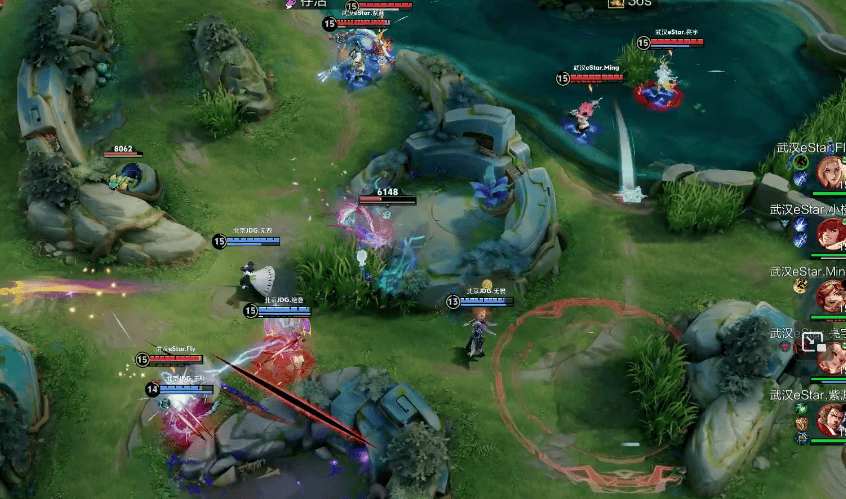Pick the 武汉eStar.紫 player portrait
846x499 pixels.
click(x=832, y=418)
